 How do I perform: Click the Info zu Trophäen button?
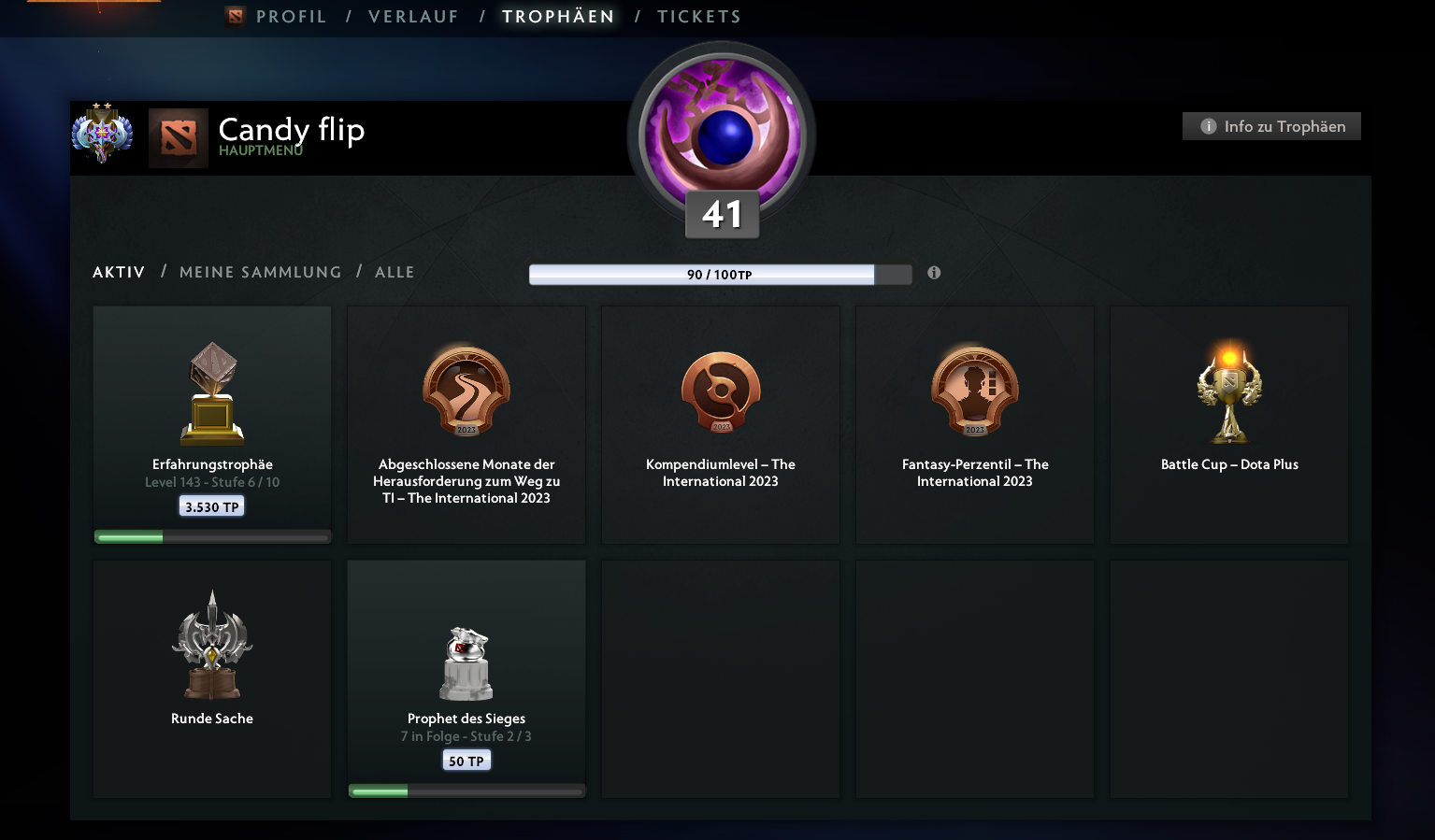click(x=1270, y=125)
